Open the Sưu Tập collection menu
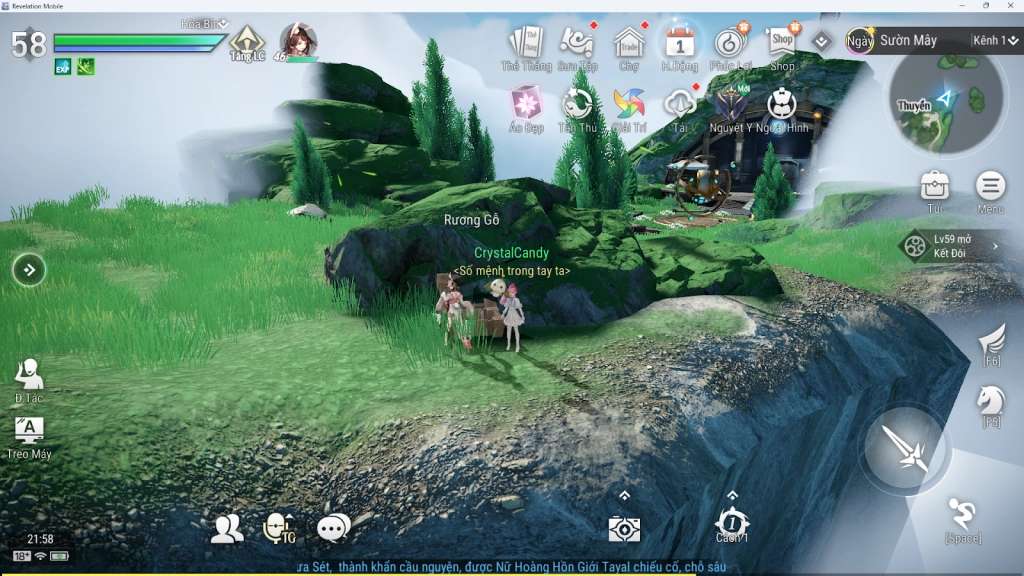This screenshot has height=576, width=1024. coord(577,44)
